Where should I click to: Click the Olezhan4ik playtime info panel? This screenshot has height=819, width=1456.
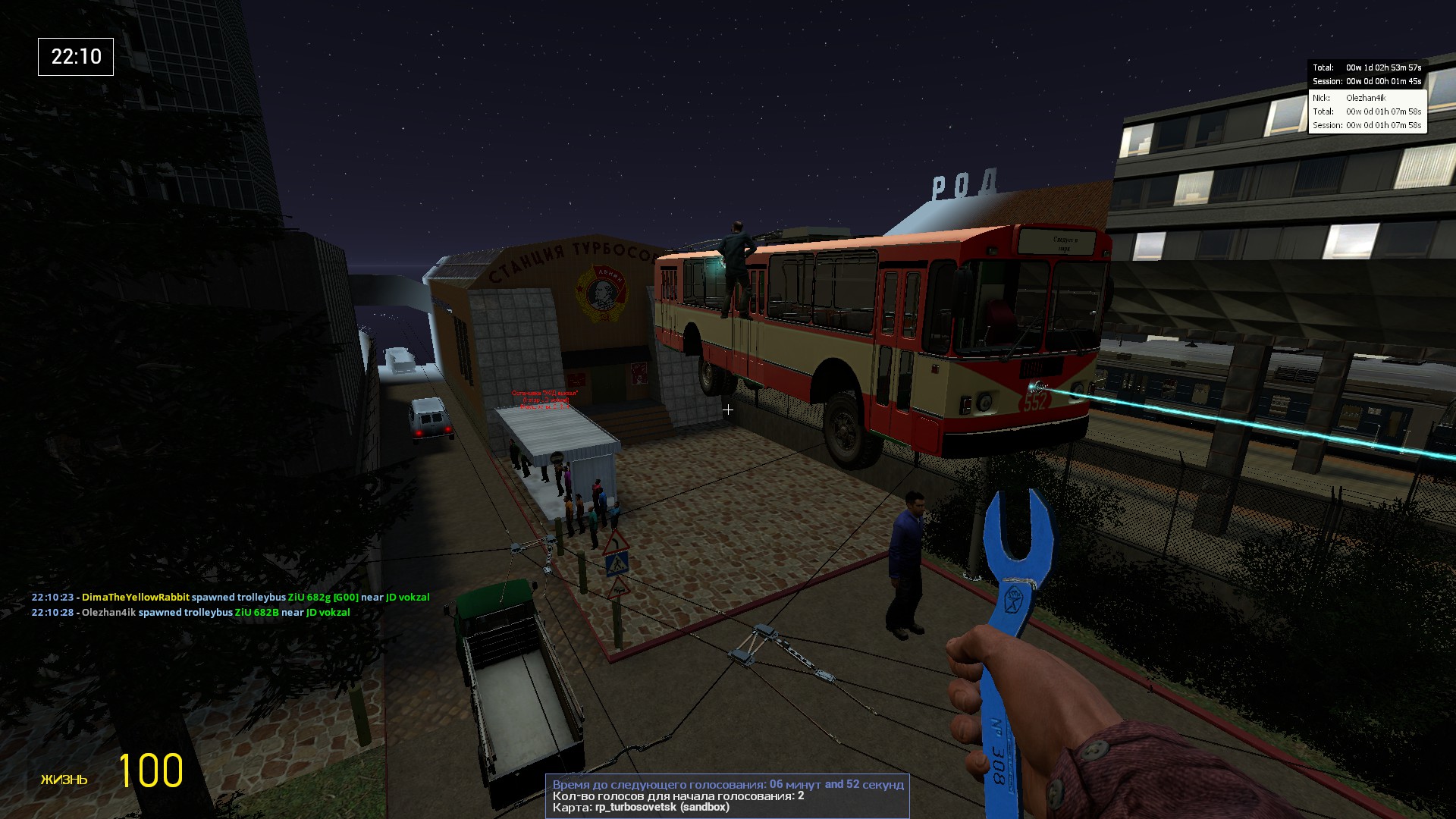(x=1367, y=111)
